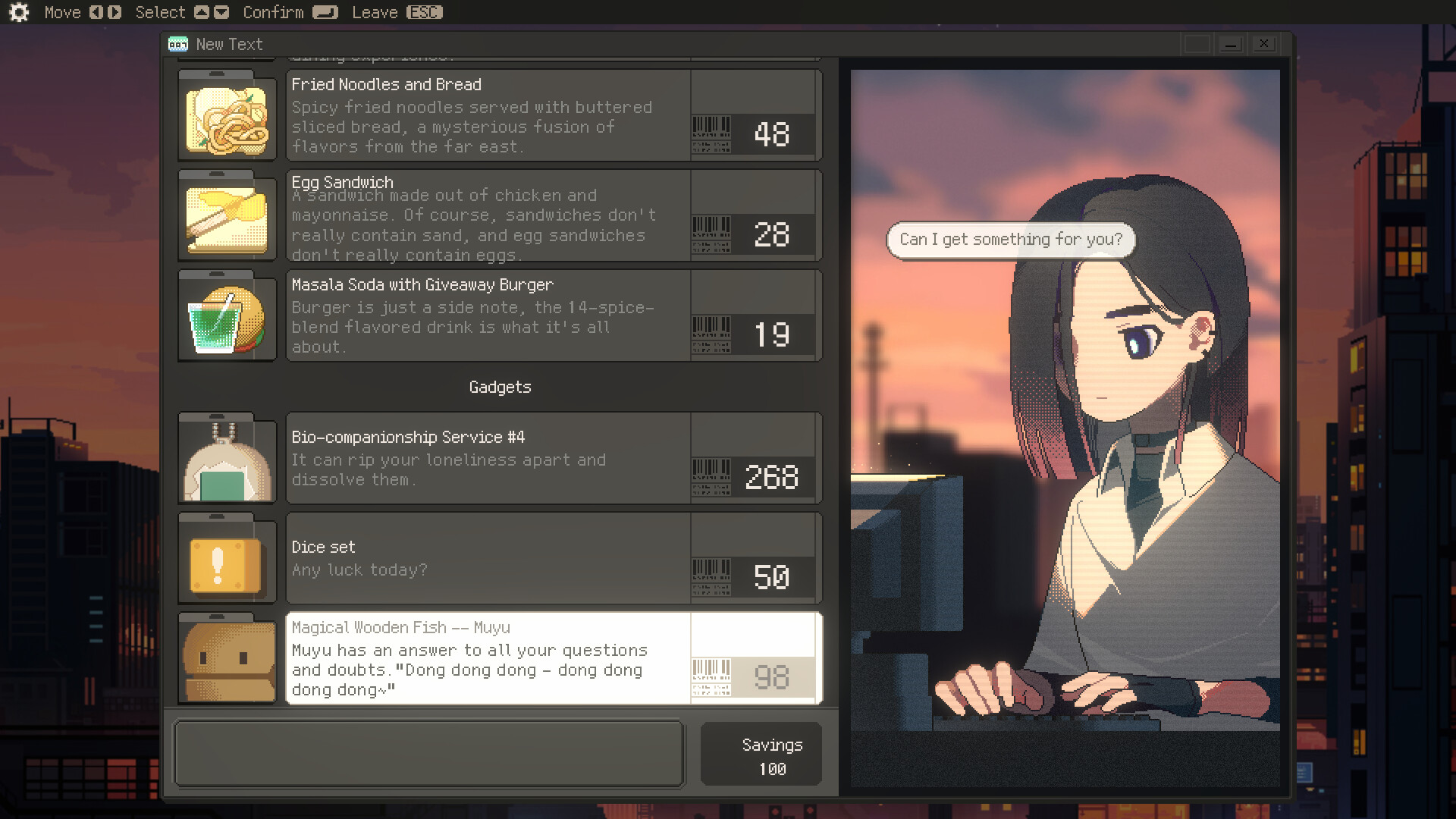Open the Bio-companionship Service #4 jar icon
Viewport: 1456px width, 819px height.
pos(227,459)
